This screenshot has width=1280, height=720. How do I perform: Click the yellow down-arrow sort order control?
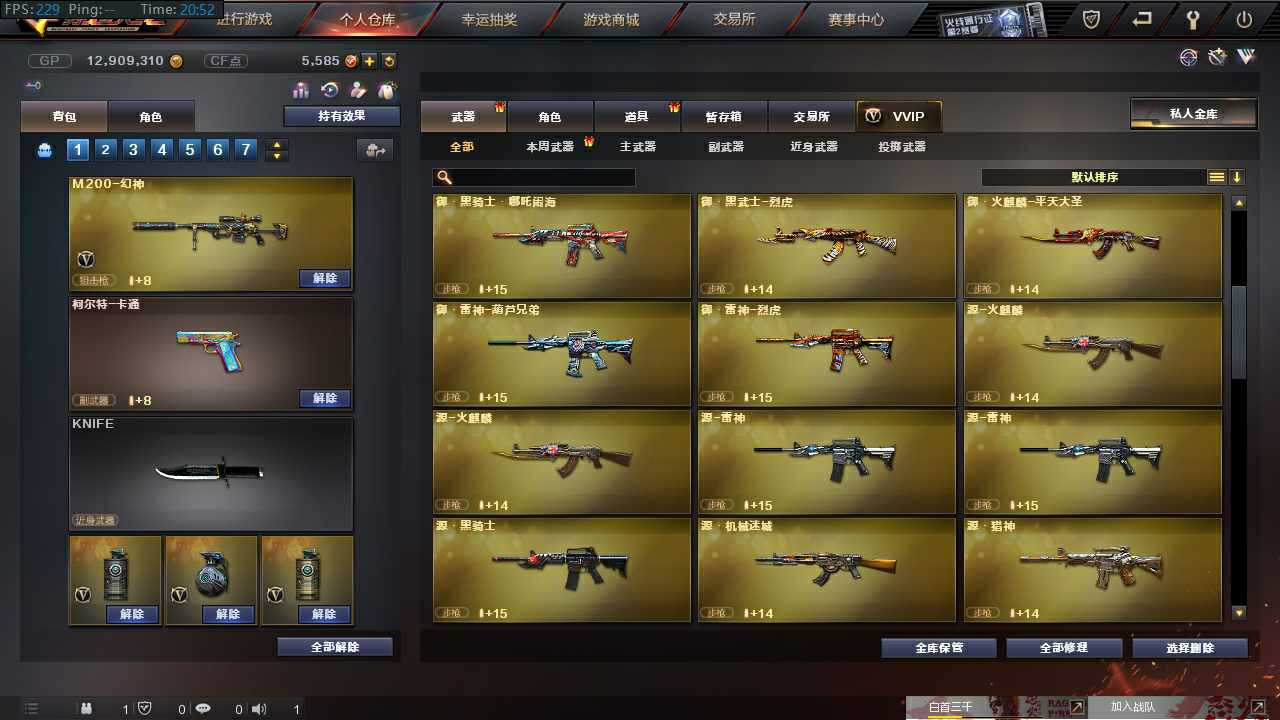point(1238,177)
